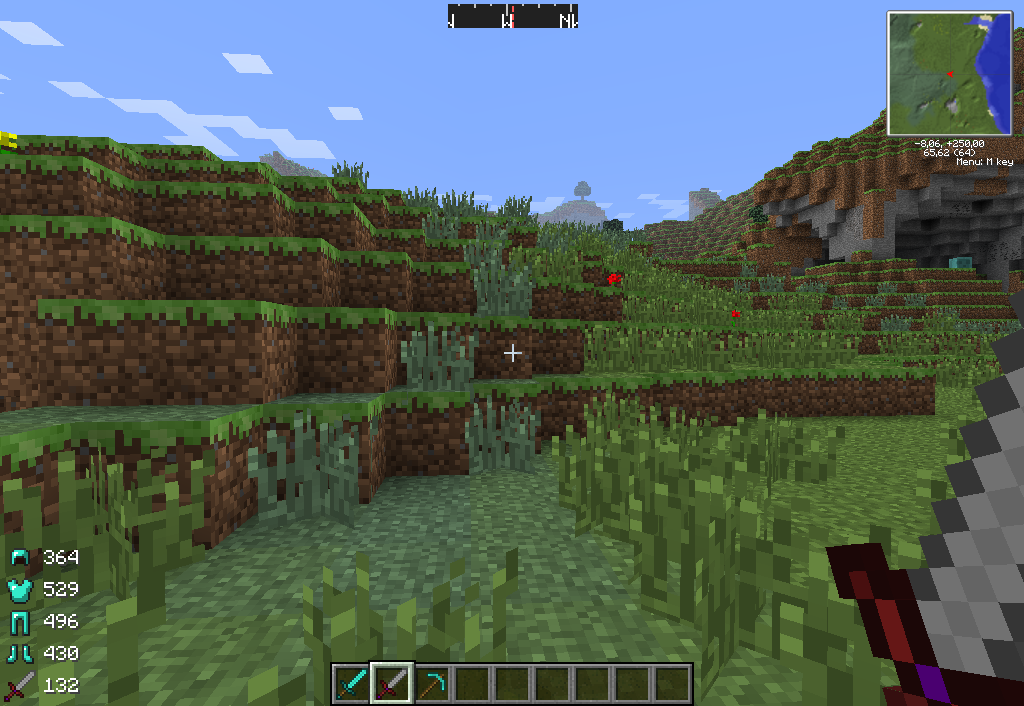The width and height of the screenshot is (1024, 706).
Task: Select the gray sword with red hilt slot
Action: pyautogui.click(x=391, y=684)
